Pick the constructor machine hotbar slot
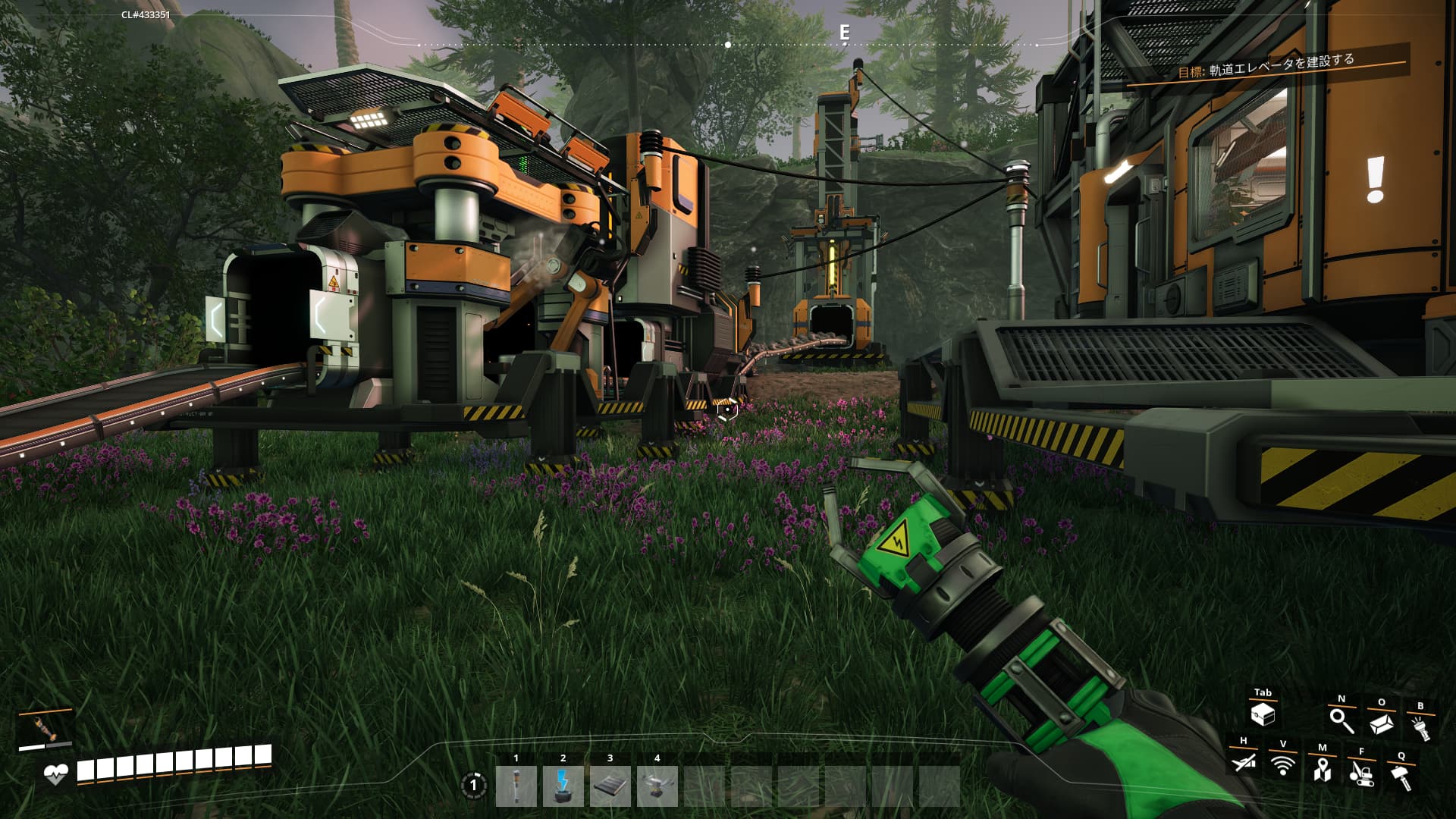 pos(657,786)
